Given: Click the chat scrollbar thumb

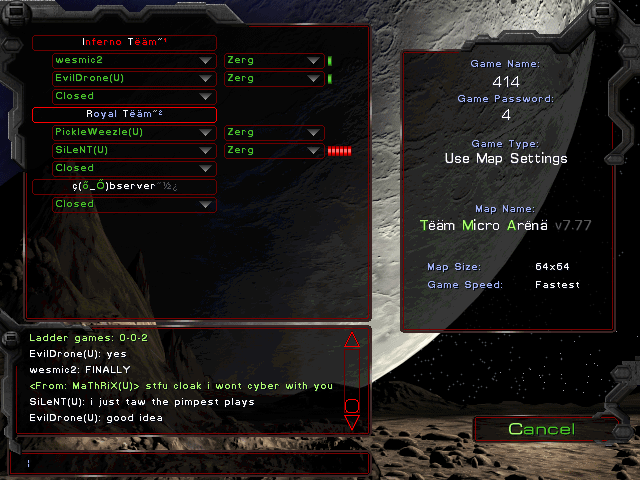Looking at the screenshot, I should [x=352, y=405].
